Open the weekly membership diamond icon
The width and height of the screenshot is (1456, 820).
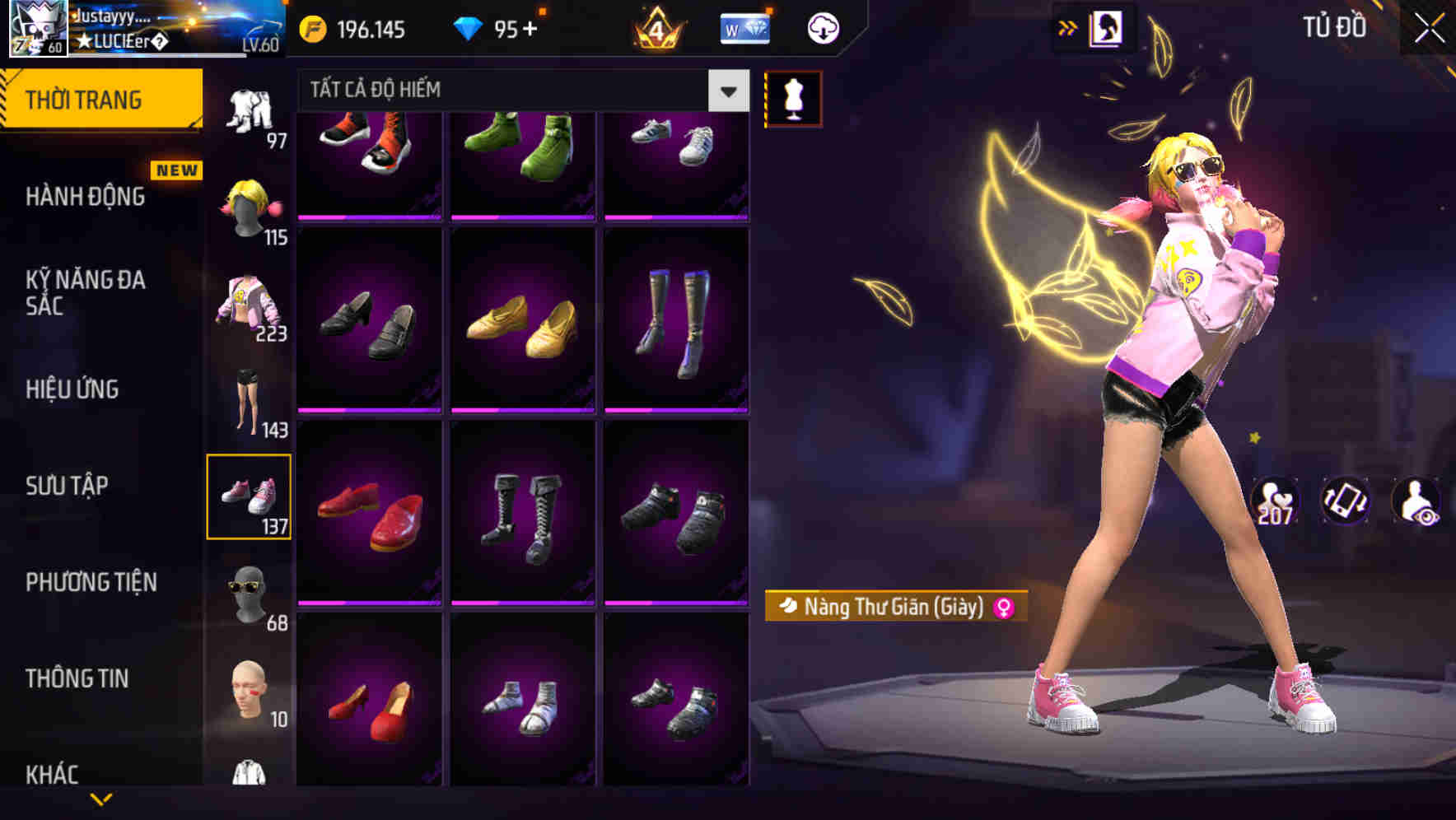click(x=744, y=27)
